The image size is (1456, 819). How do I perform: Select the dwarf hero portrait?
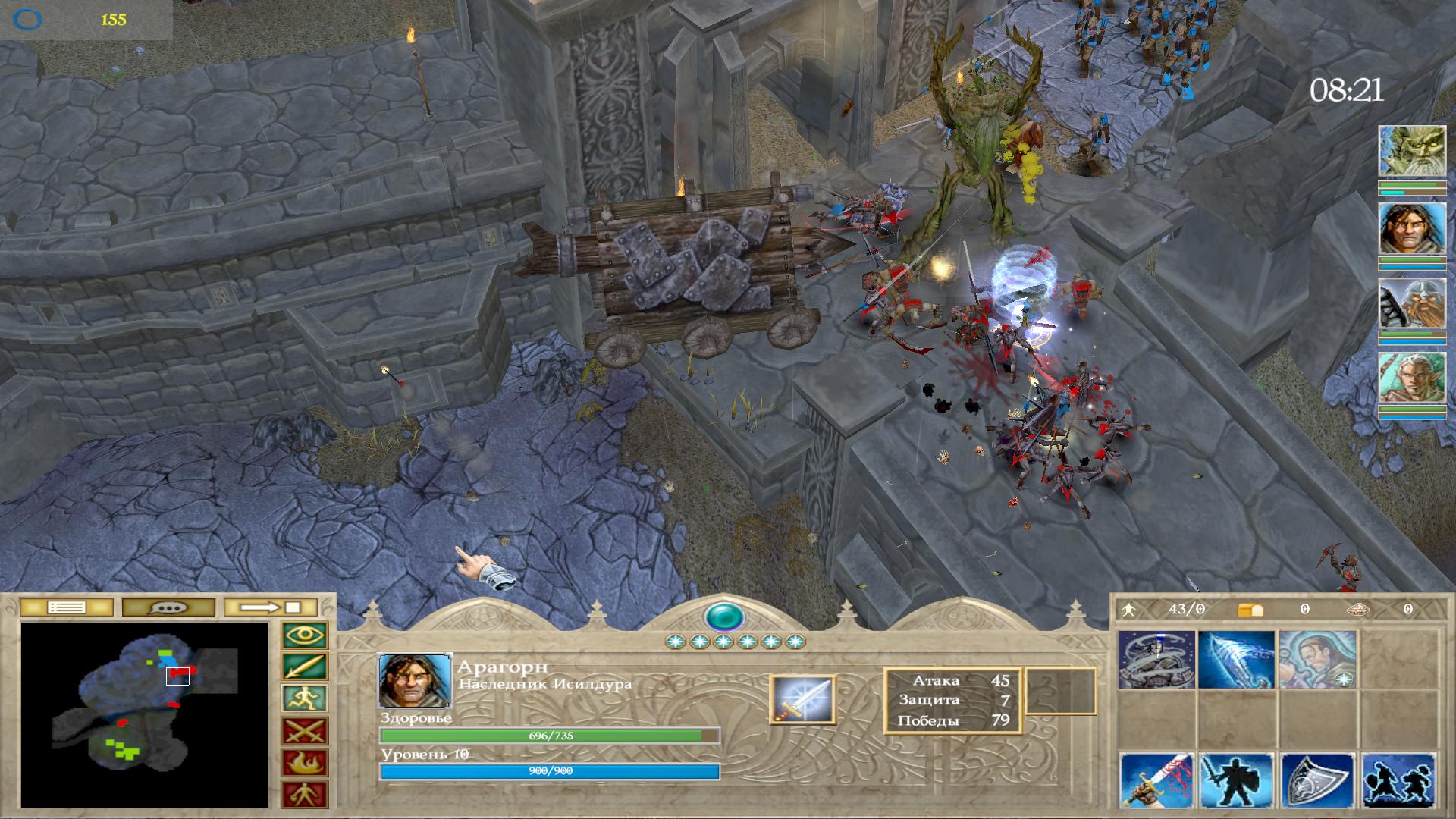1411,303
